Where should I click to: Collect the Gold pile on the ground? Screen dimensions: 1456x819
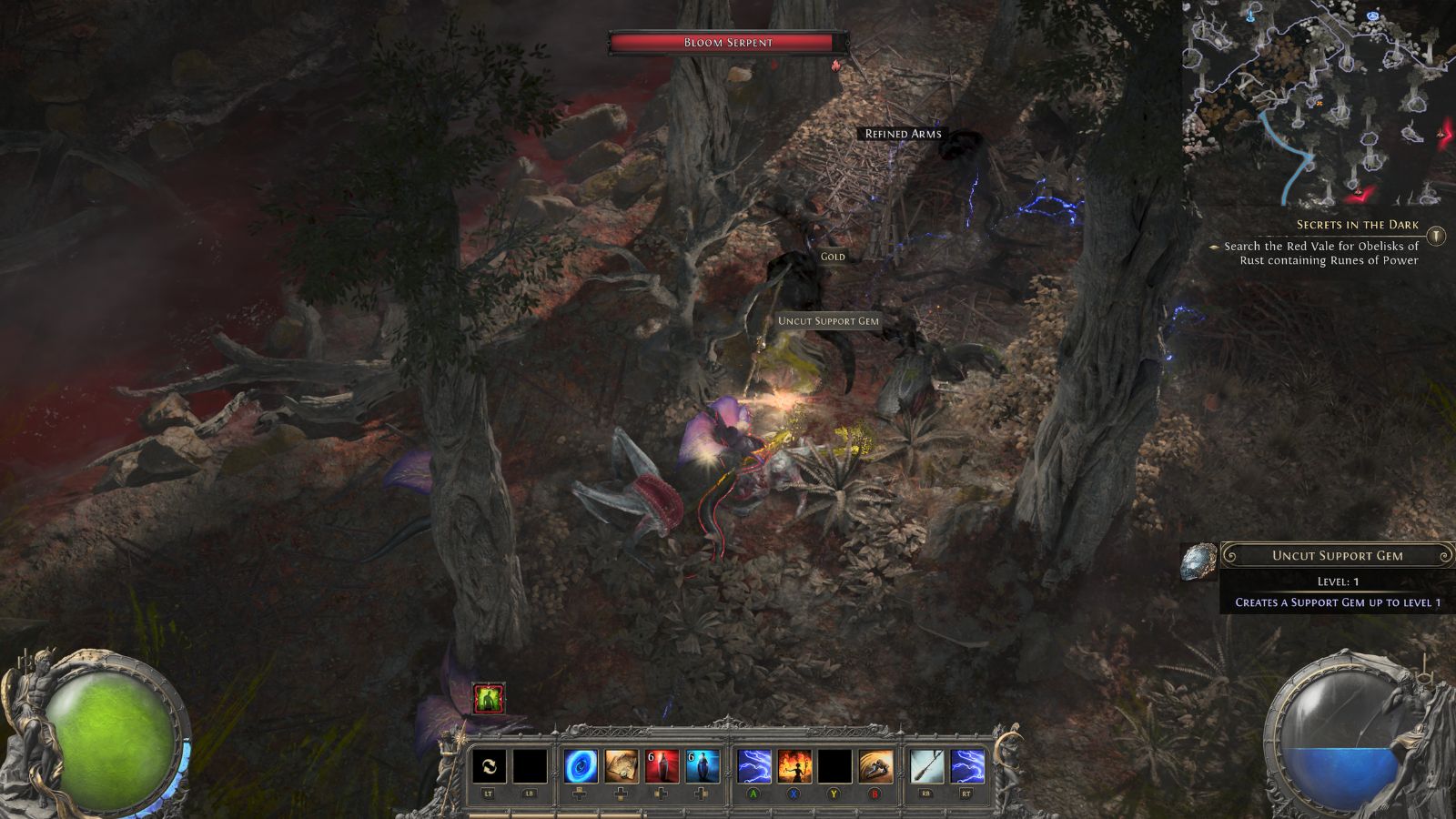pos(834,257)
